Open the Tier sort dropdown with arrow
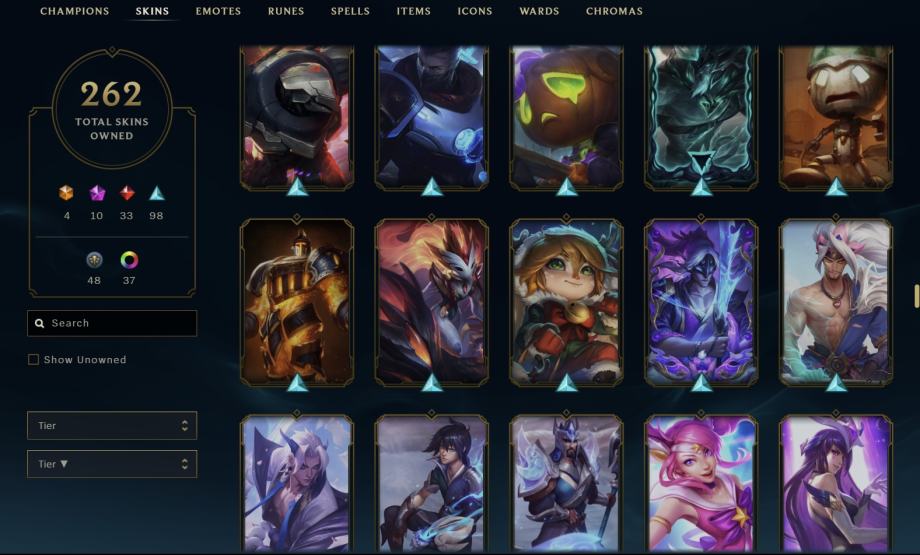This screenshot has width=920, height=555. coord(112,464)
